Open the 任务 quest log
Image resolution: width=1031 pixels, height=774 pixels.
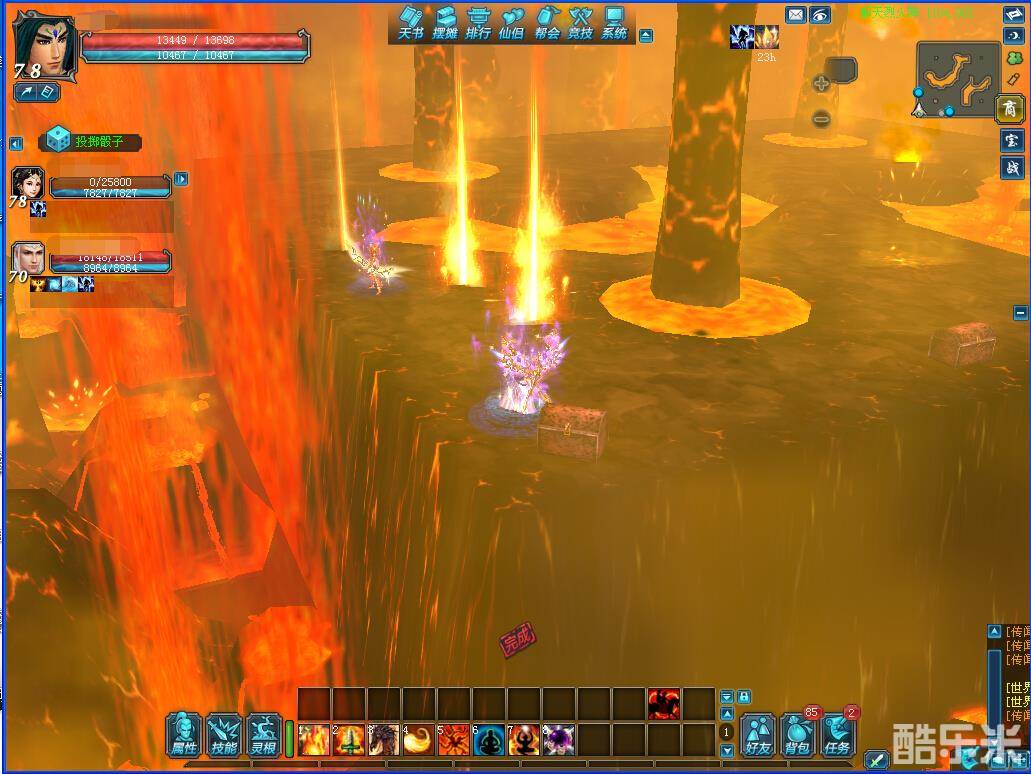tap(837, 736)
